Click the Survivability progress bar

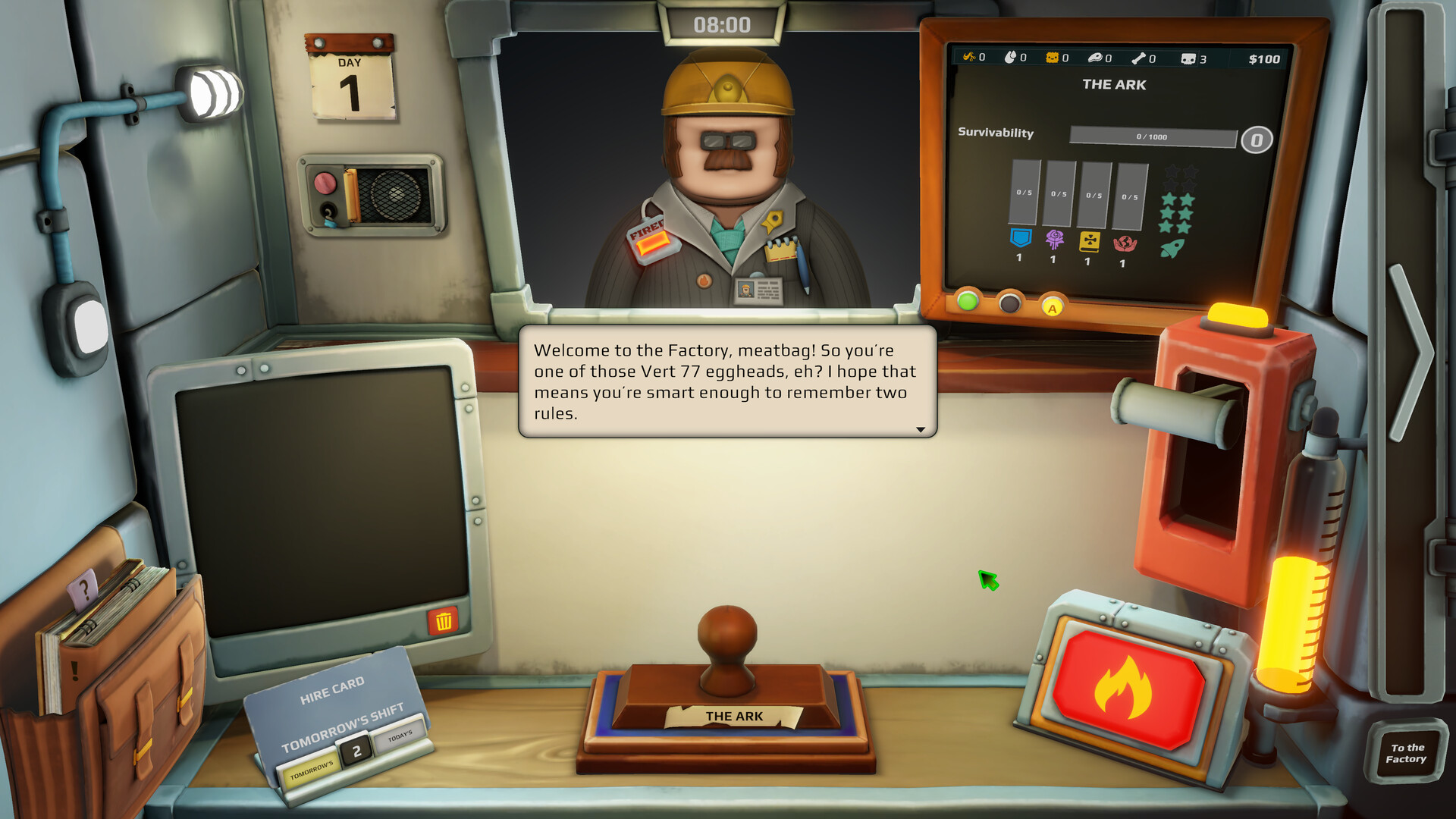click(1153, 136)
